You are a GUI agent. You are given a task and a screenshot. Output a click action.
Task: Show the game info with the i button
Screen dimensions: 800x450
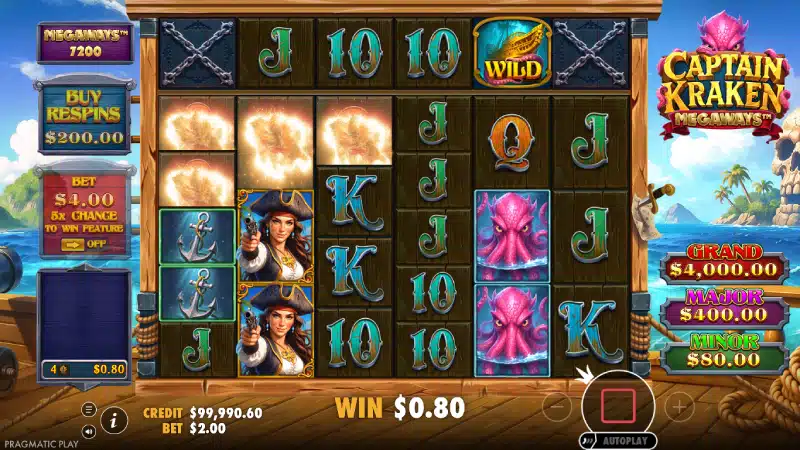click(115, 420)
